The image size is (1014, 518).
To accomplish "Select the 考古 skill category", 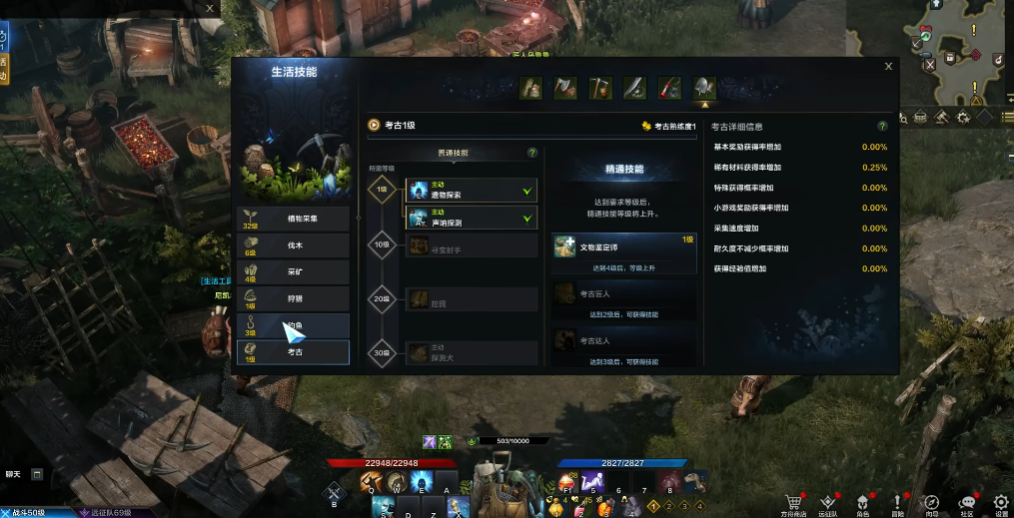I will [294, 352].
